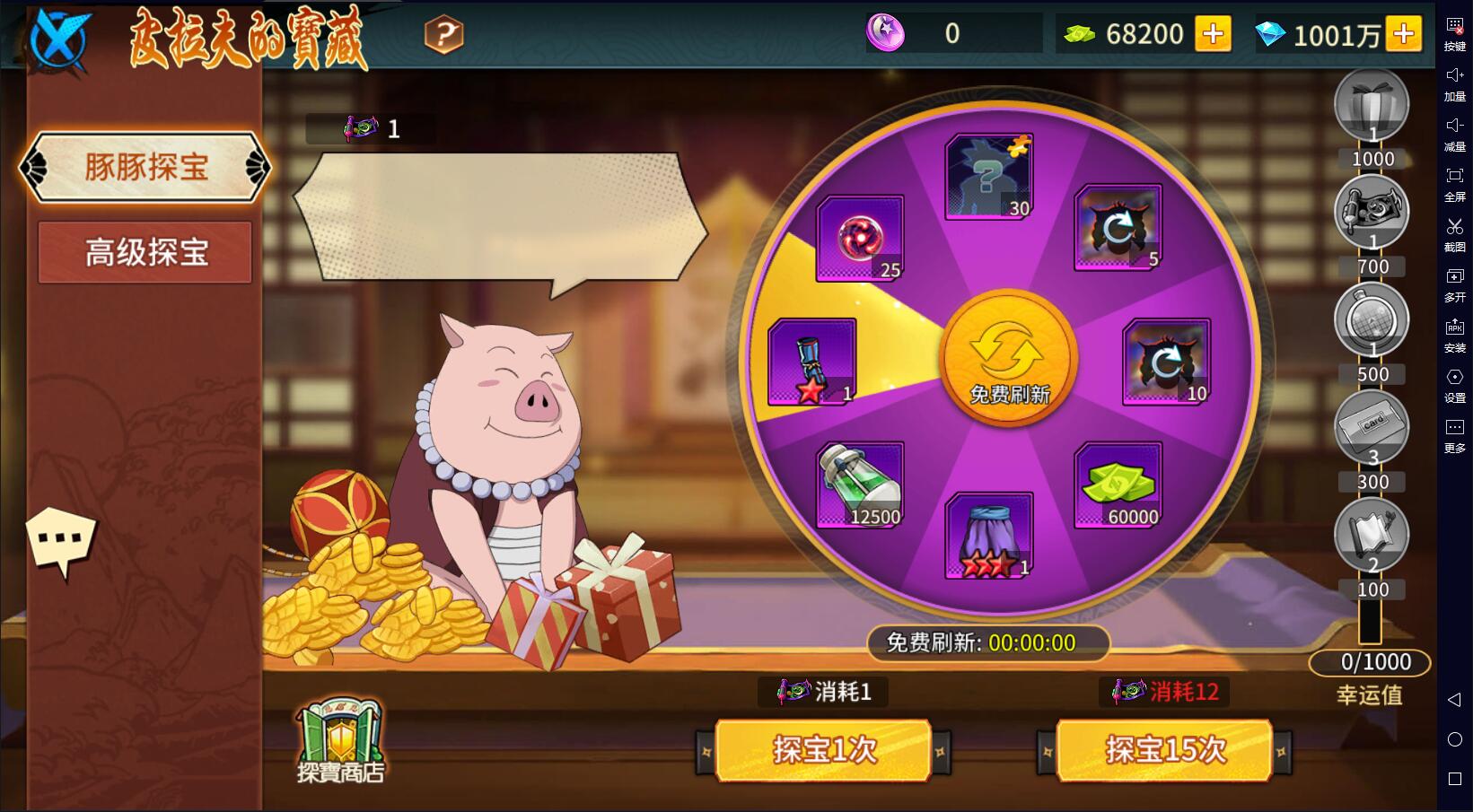Image resolution: width=1473 pixels, height=812 pixels.
Task: Start a 探宝15次 treasure hunt
Action: [1164, 750]
